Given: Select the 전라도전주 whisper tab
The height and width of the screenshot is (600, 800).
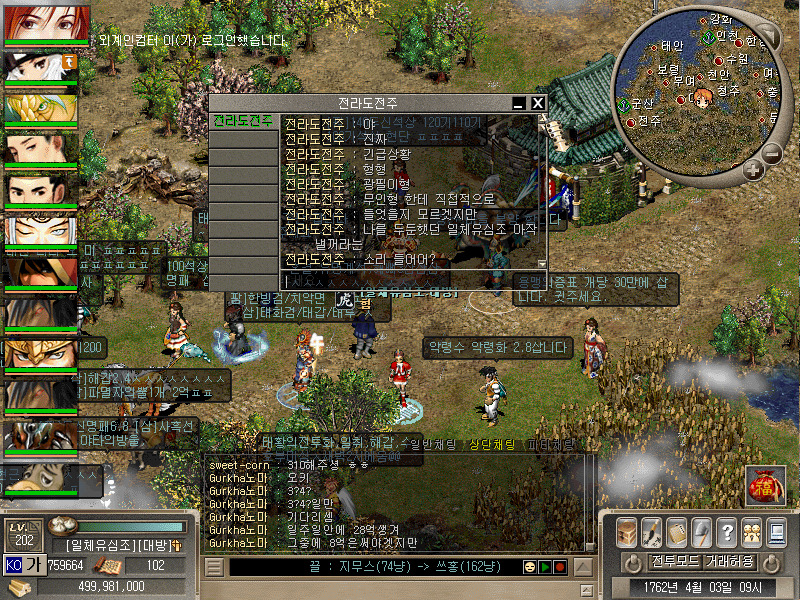Looking at the screenshot, I should click(x=243, y=121).
